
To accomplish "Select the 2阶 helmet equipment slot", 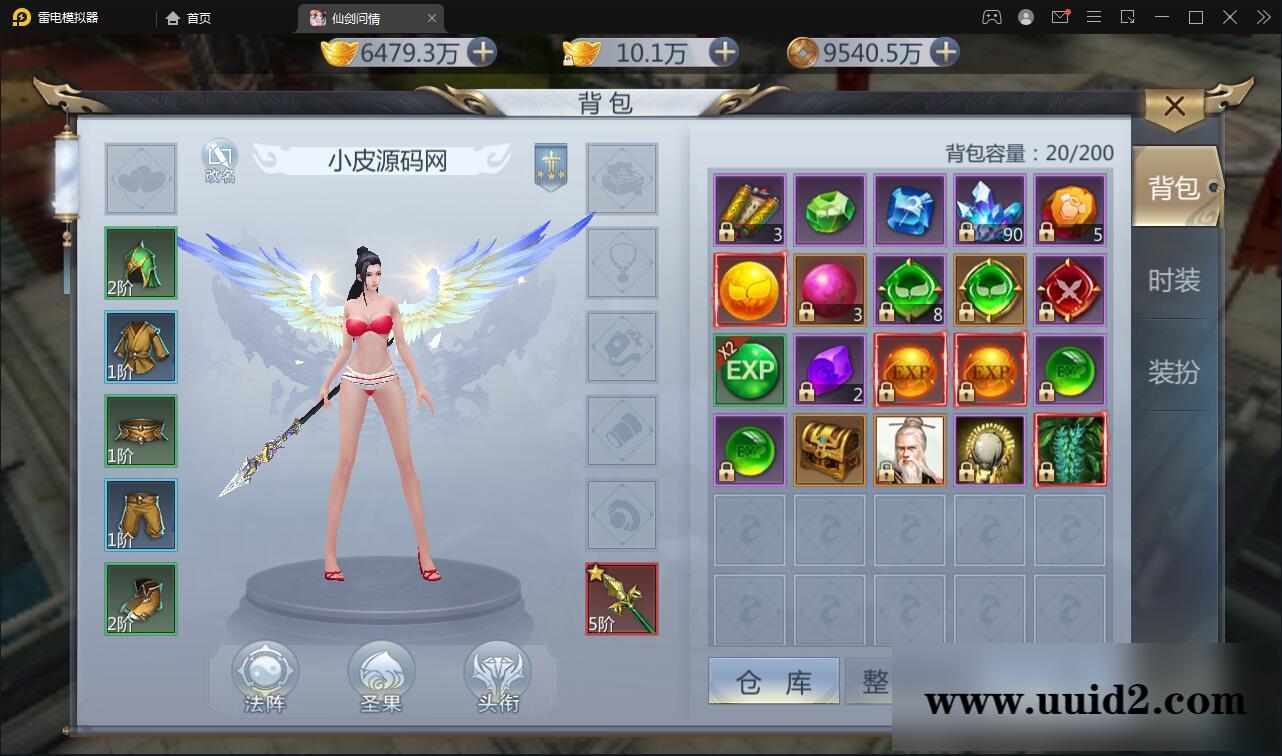I will click(x=140, y=263).
